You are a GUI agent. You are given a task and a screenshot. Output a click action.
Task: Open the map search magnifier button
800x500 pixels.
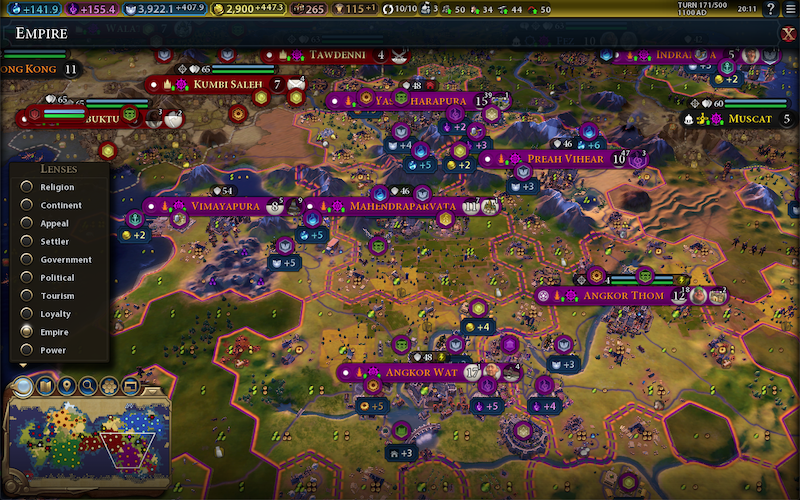[90, 385]
